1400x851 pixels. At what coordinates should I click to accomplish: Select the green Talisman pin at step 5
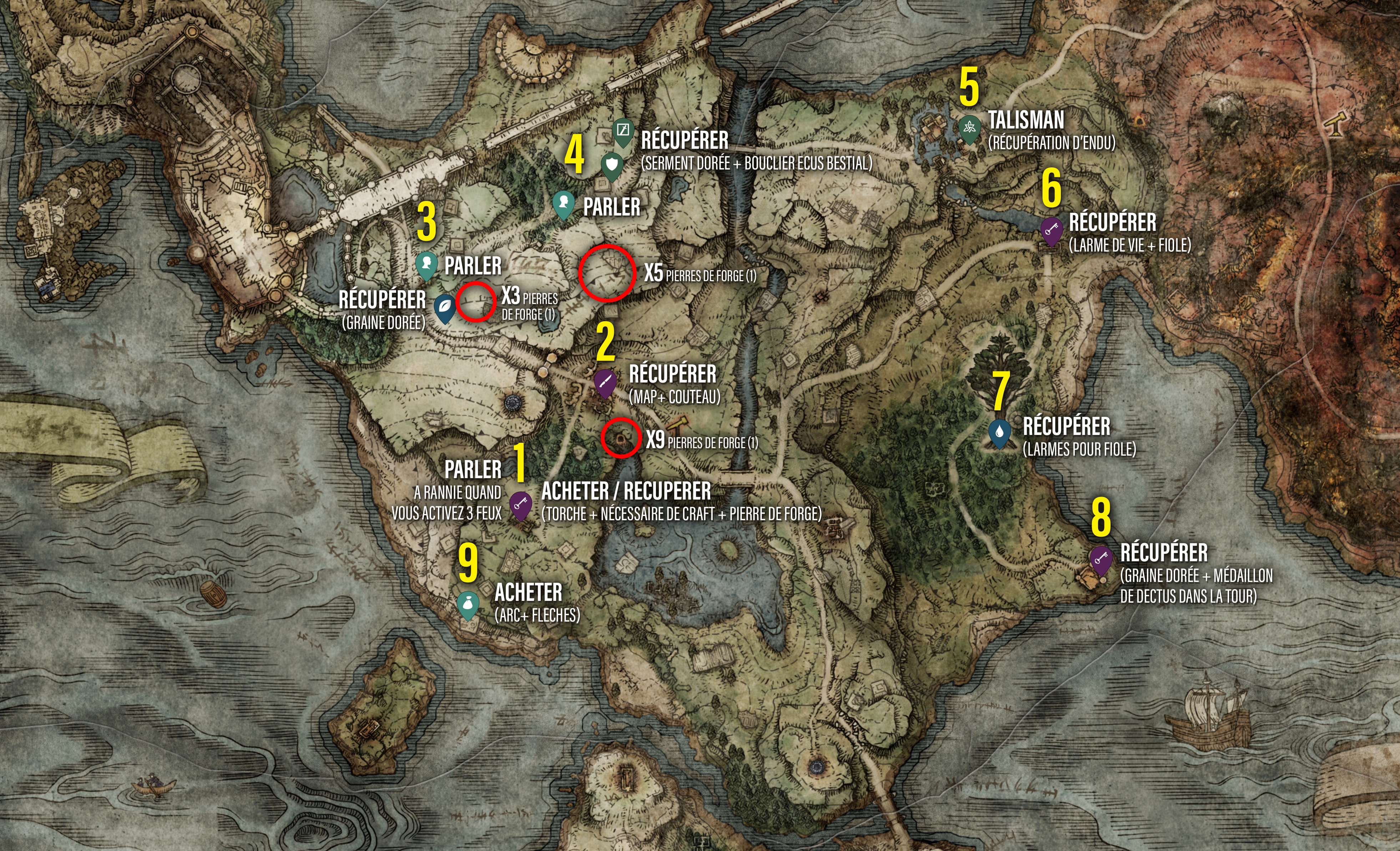click(x=969, y=128)
